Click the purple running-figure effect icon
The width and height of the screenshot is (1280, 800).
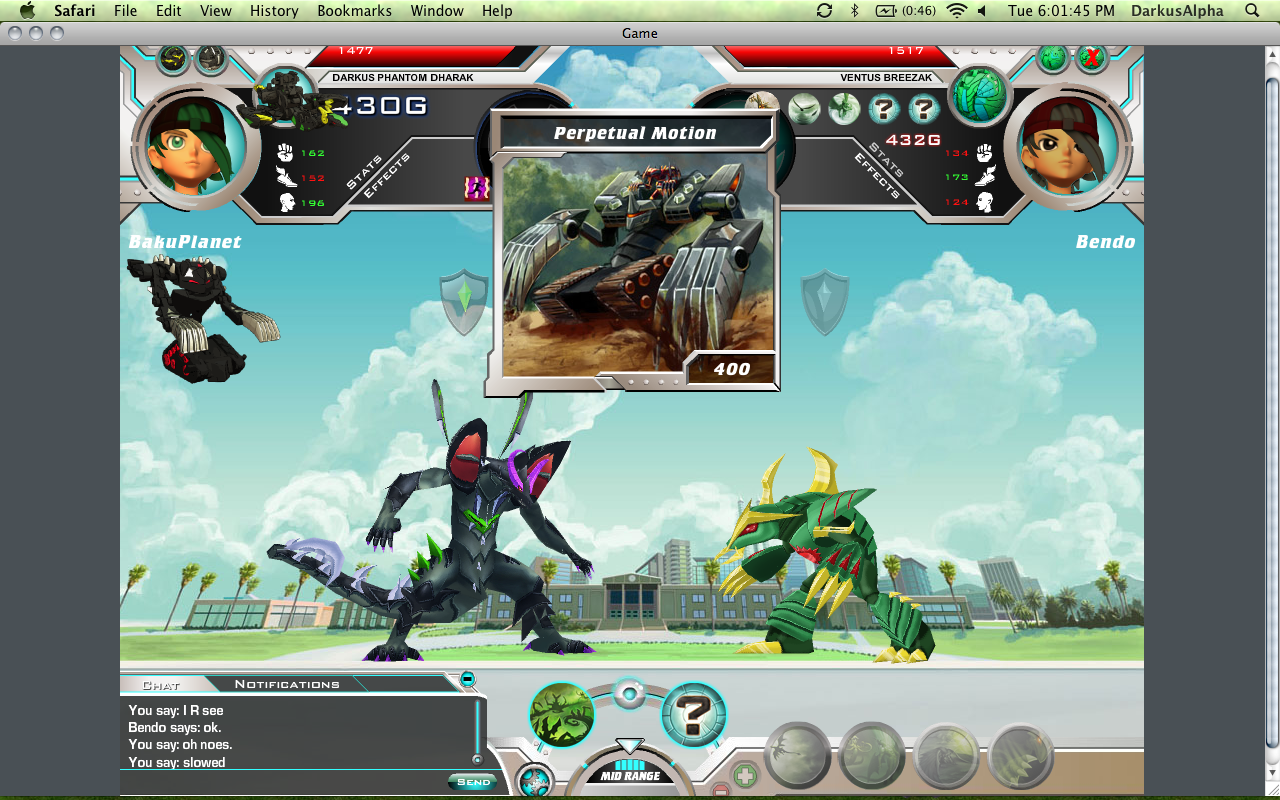[x=476, y=188]
